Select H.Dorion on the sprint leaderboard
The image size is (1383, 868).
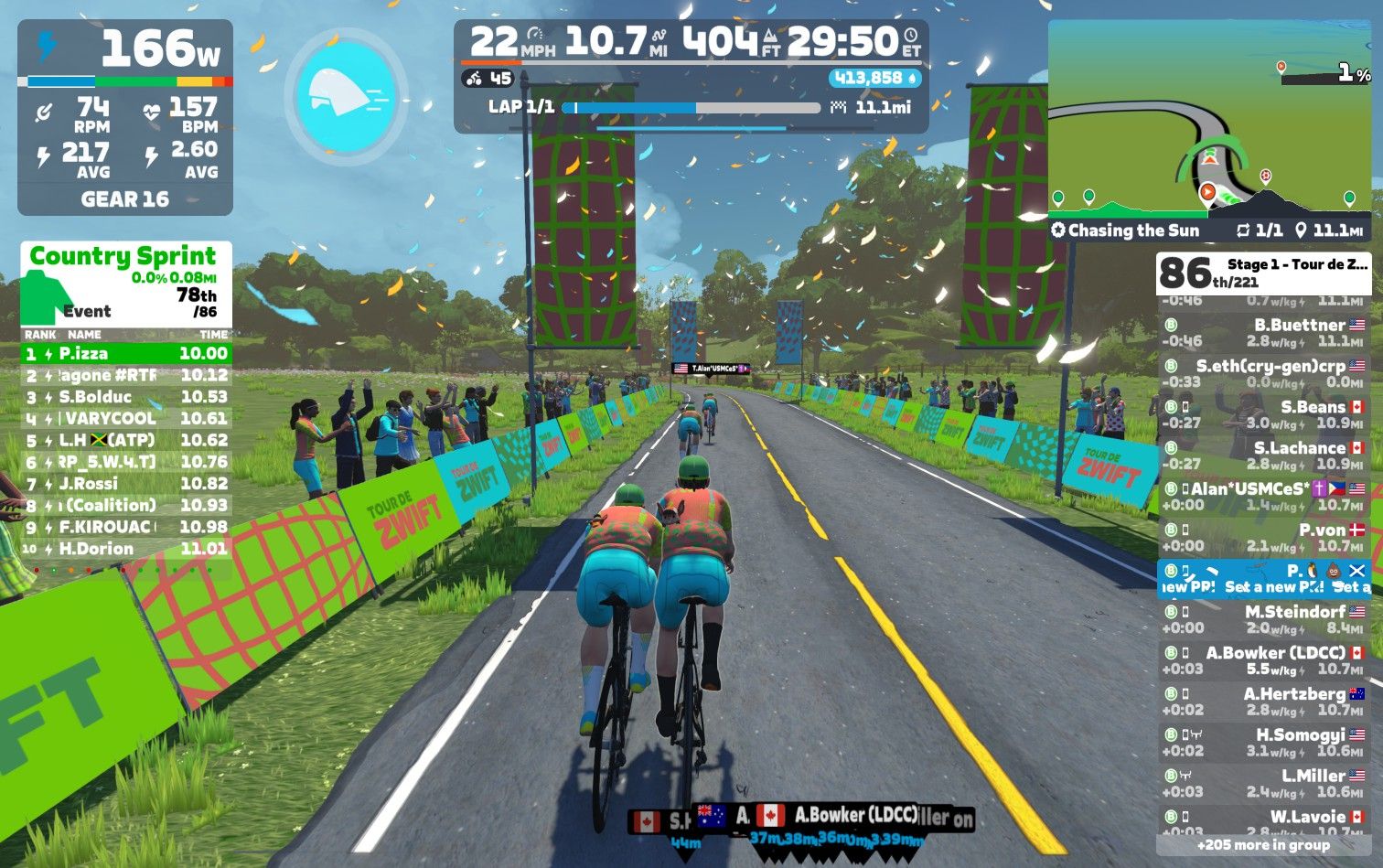126,549
